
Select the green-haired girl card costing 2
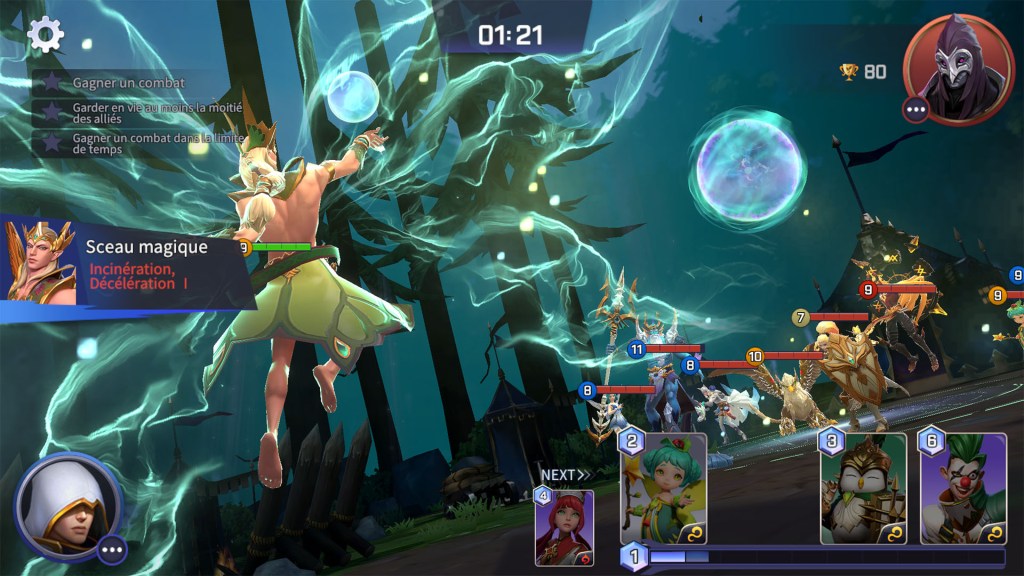coord(663,489)
